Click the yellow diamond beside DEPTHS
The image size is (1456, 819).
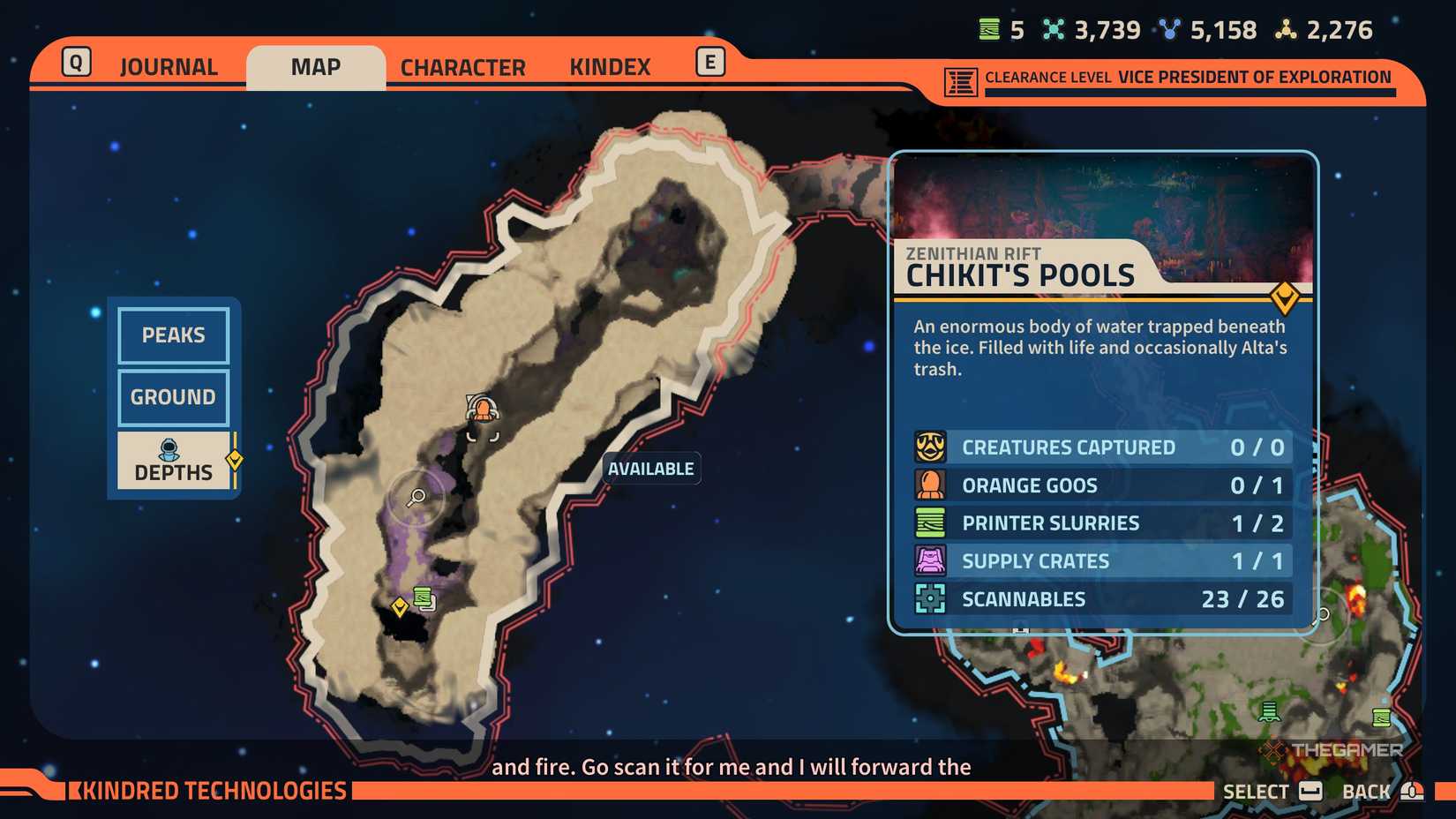(x=234, y=459)
